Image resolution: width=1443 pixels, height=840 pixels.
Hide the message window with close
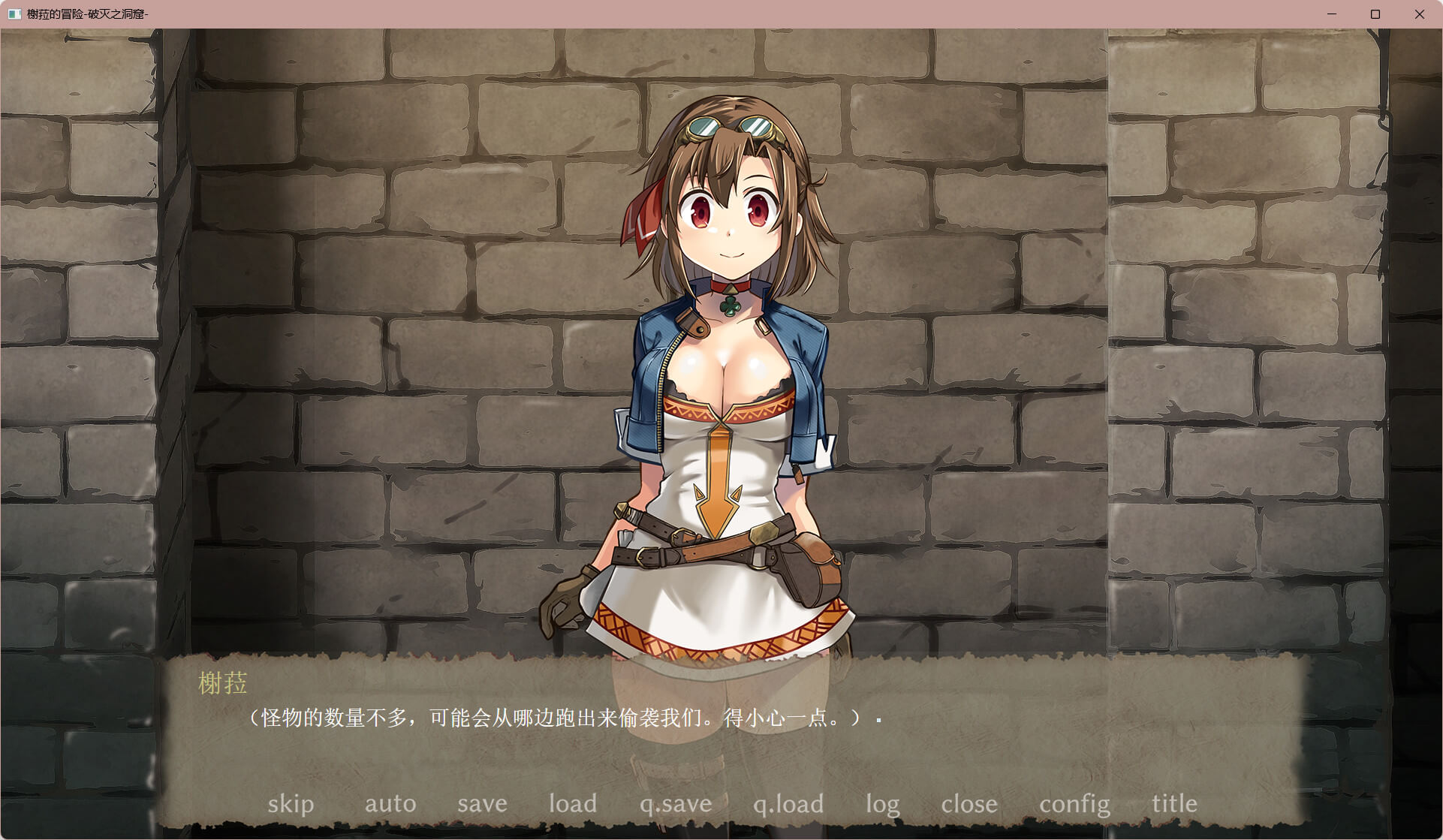point(969,804)
